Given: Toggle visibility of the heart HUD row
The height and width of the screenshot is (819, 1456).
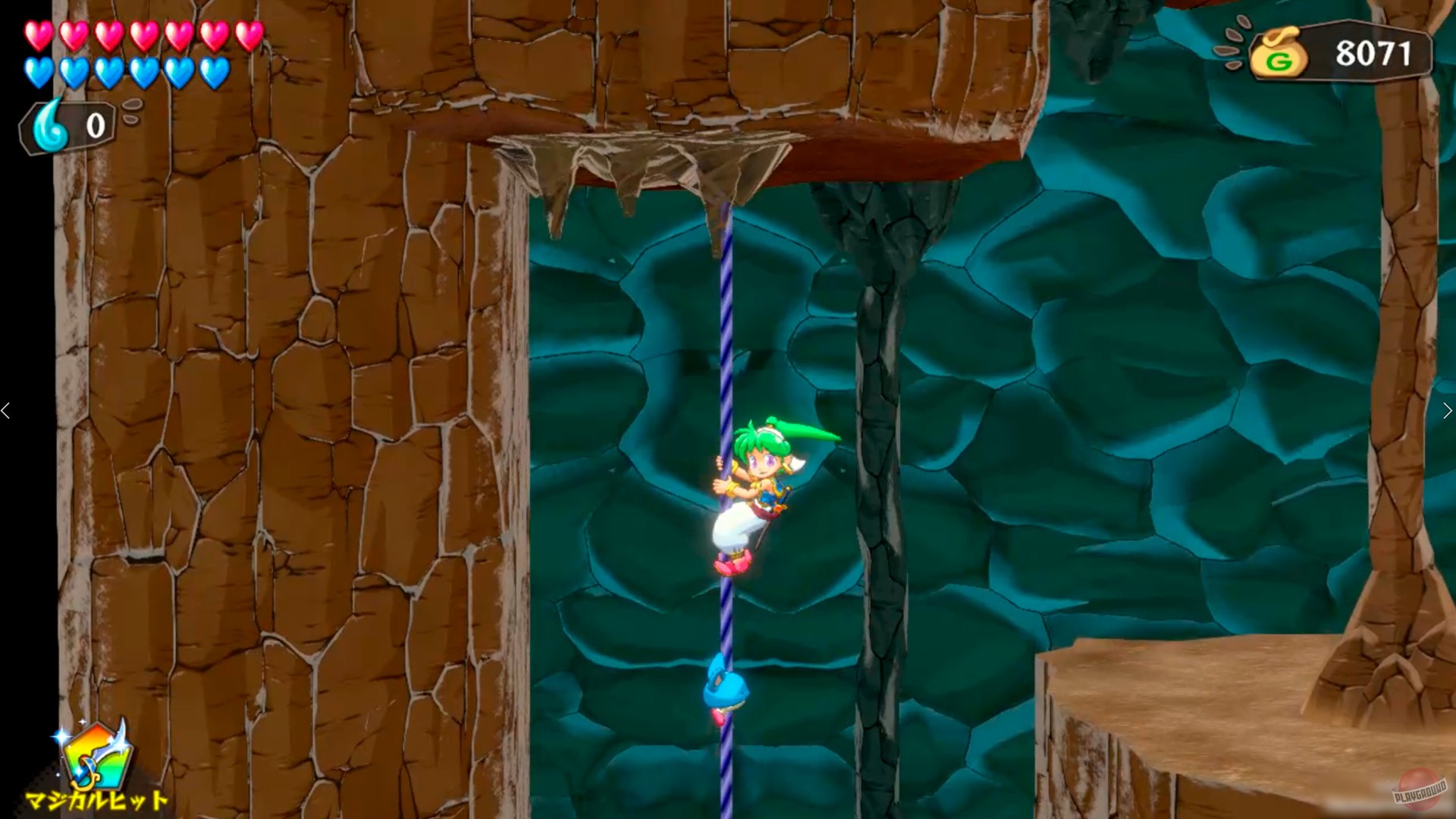Looking at the screenshot, I should click(x=144, y=53).
